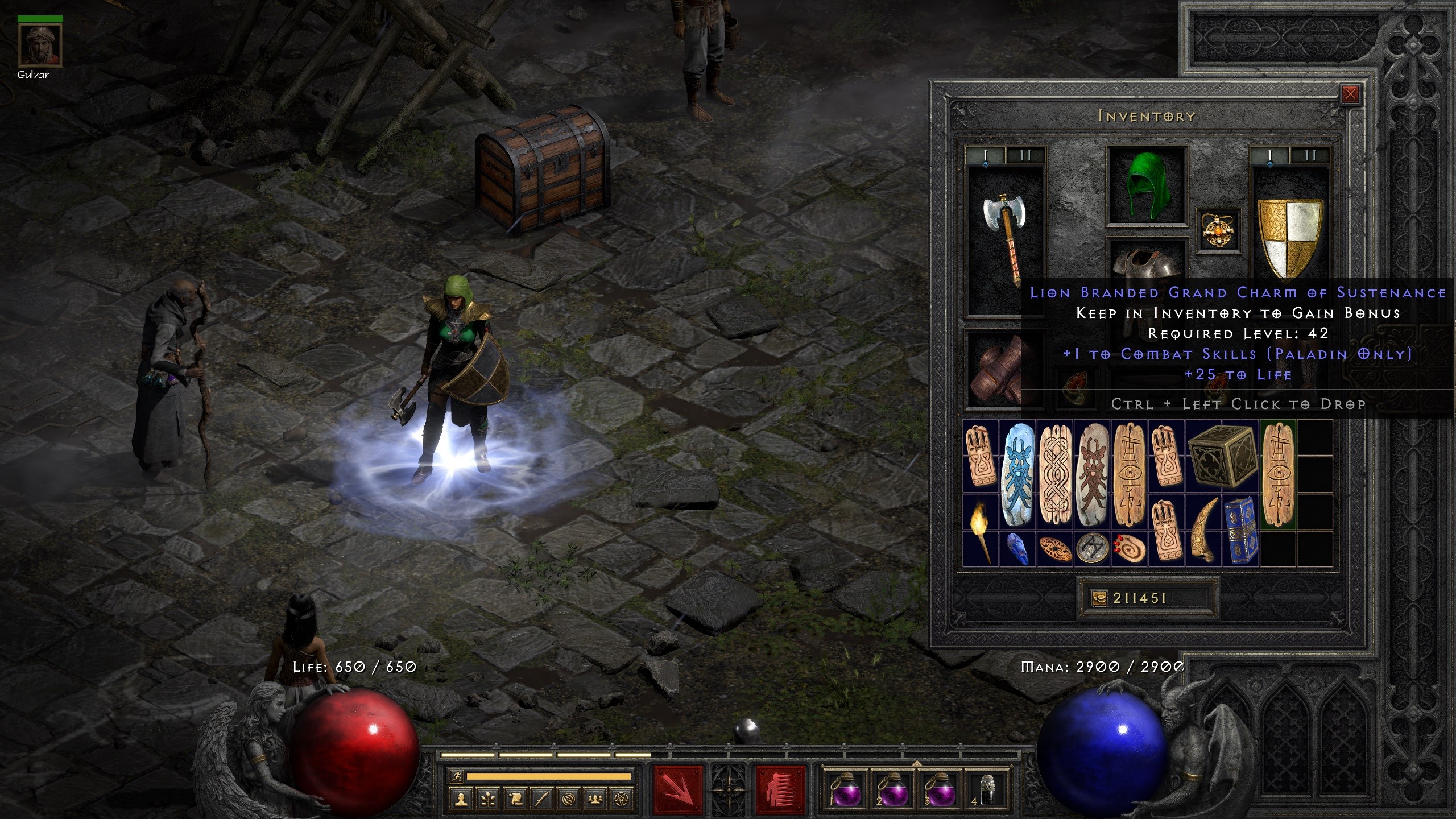The image size is (1456, 819).
Task: Toggle run/walk with the running man icon
Action: [457, 776]
